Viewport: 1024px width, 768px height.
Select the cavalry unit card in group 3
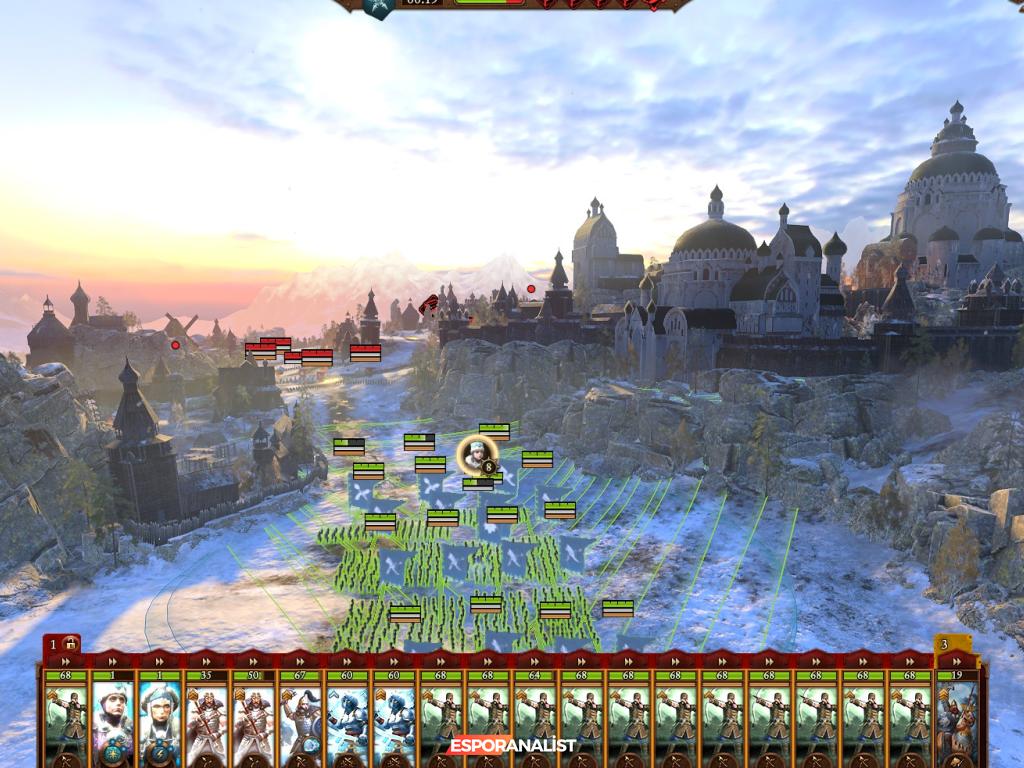[956, 718]
